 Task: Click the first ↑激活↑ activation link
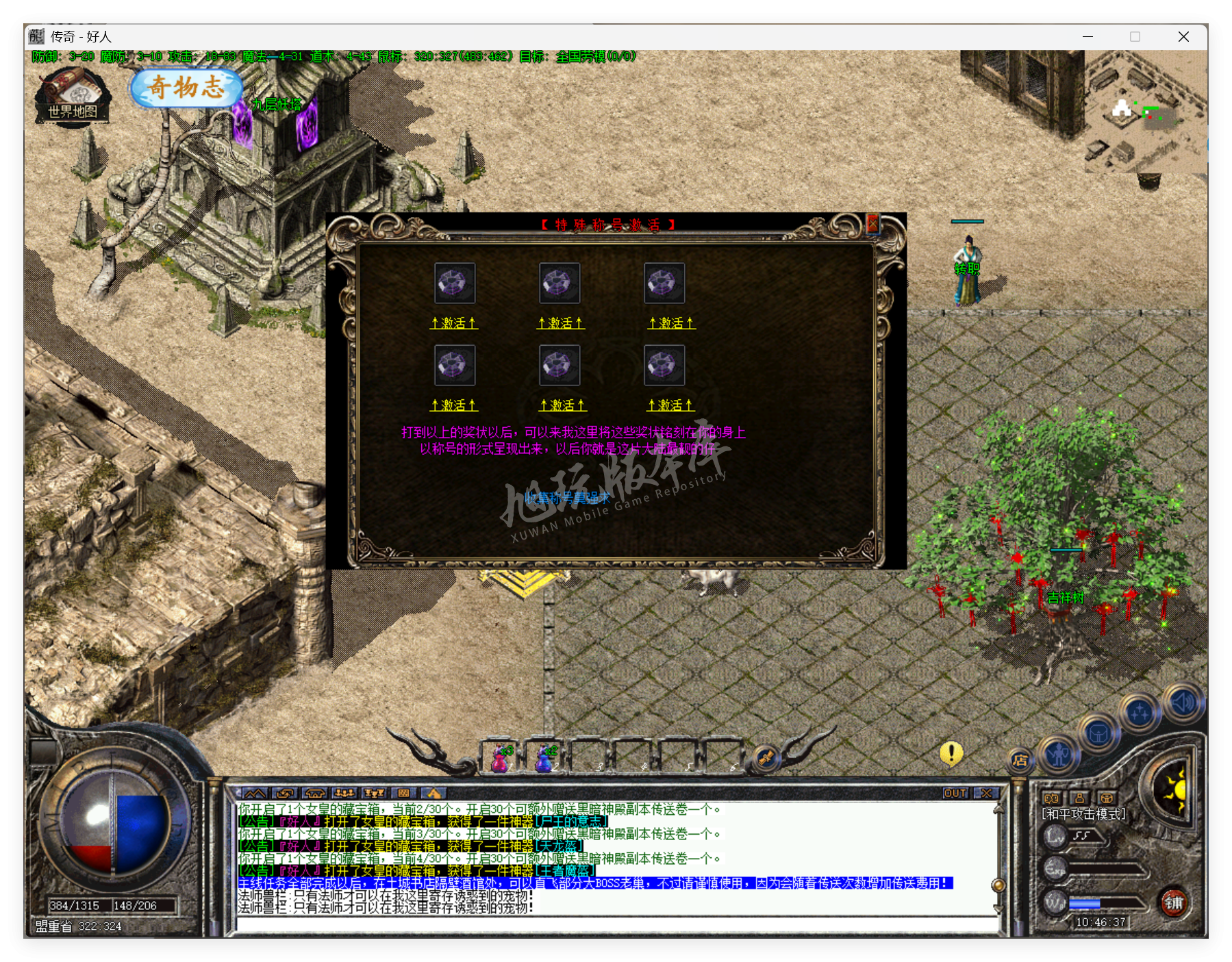pos(454,322)
